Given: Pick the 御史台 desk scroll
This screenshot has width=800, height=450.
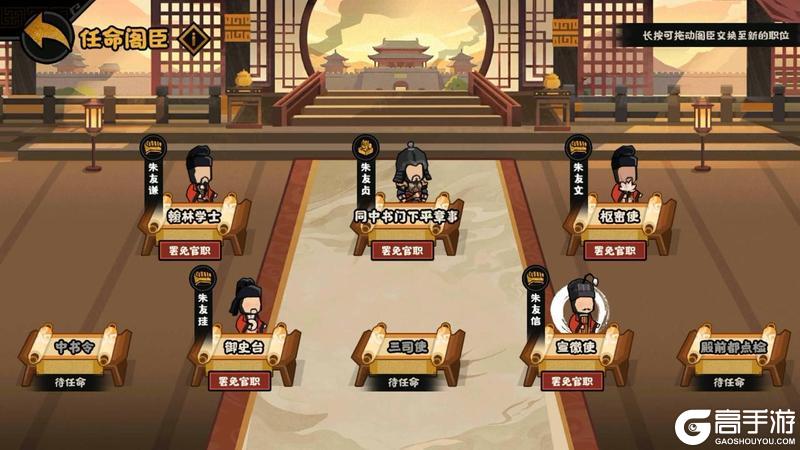Looking at the screenshot, I should 240,347.
